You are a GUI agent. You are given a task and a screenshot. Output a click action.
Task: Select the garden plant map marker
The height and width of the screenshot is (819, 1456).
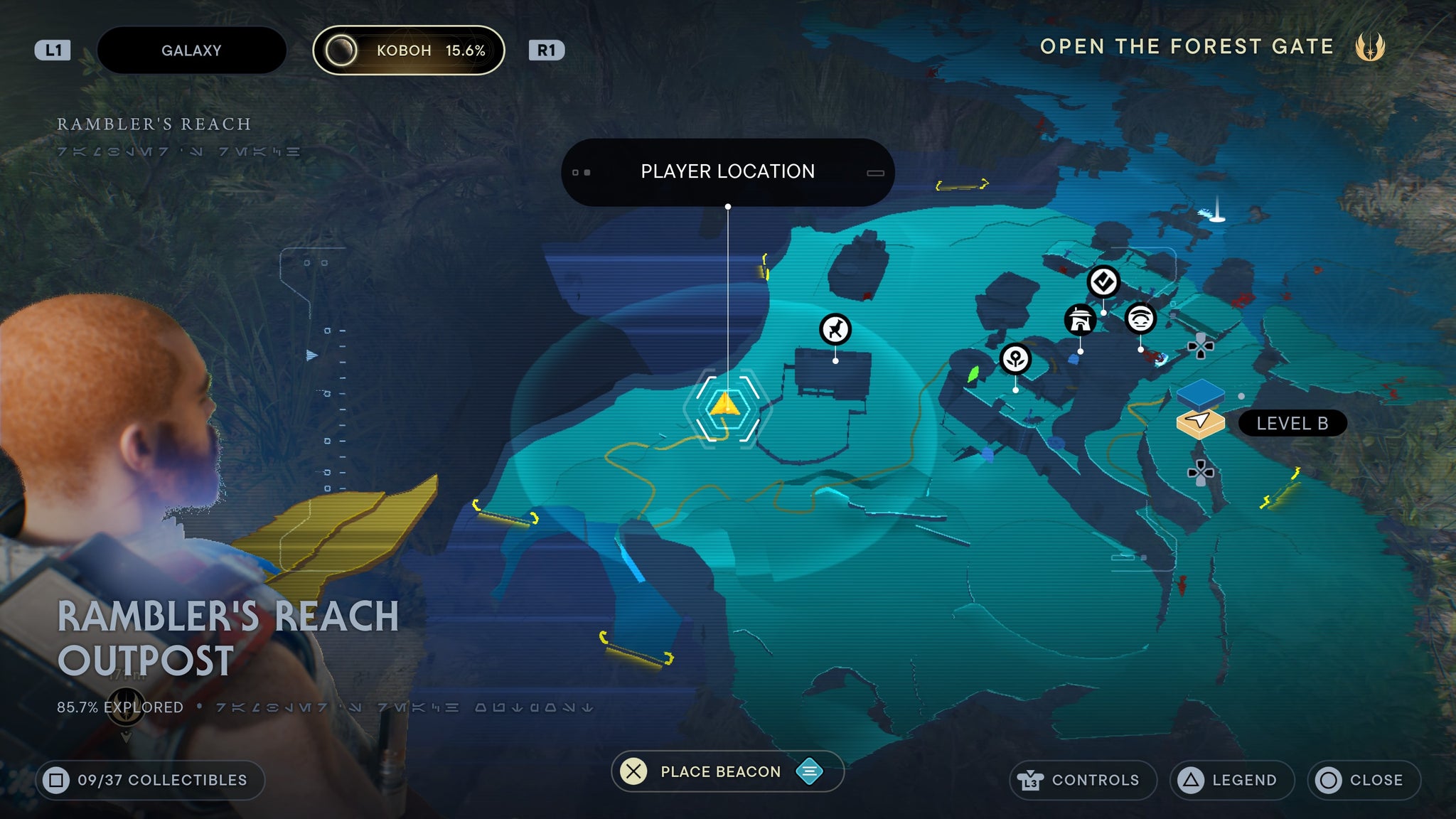pyautogui.click(x=1015, y=359)
